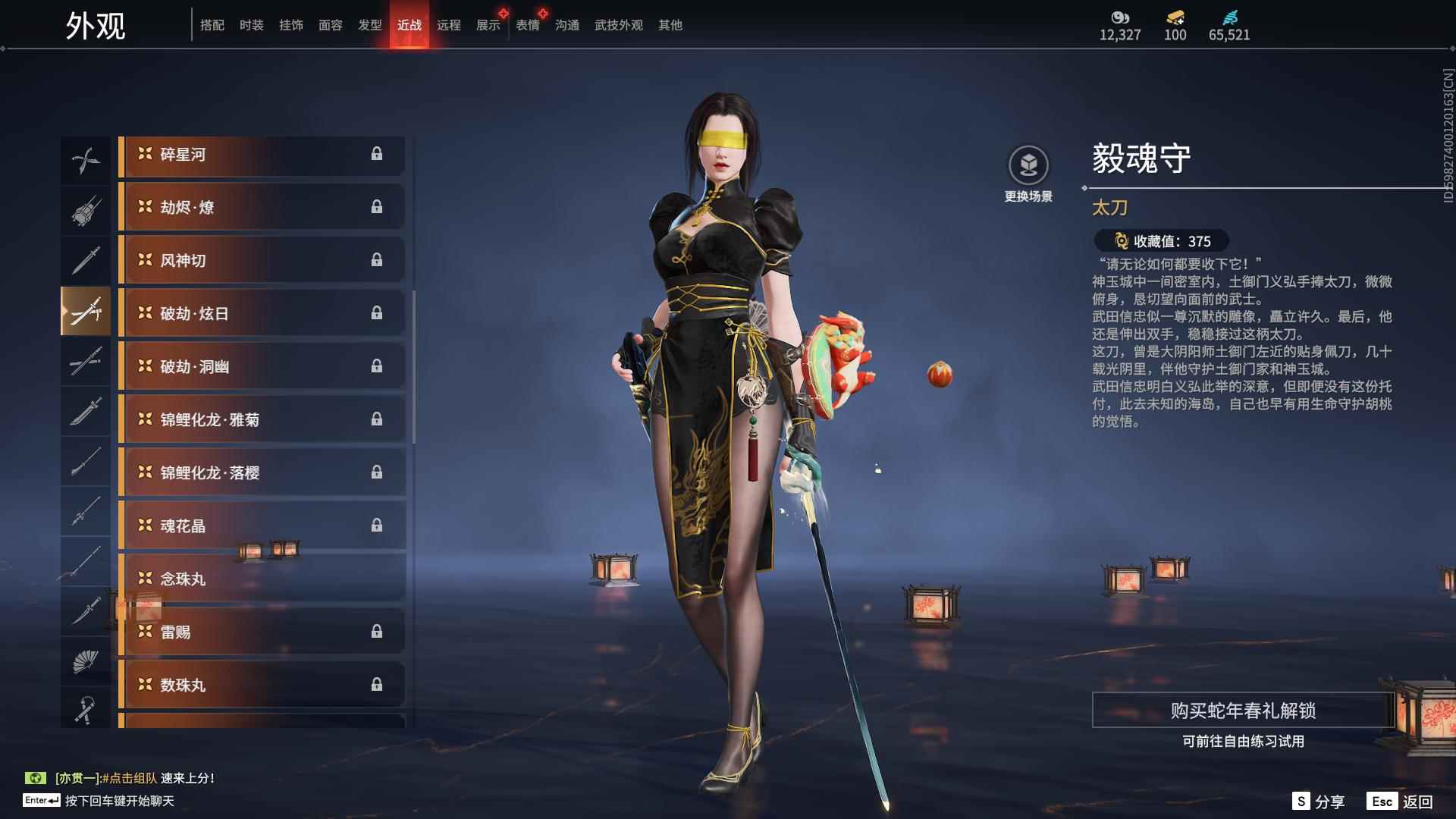Select the dual blades icon at sidebar top
This screenshot has width=1456, height=819.
click(86, 159)
